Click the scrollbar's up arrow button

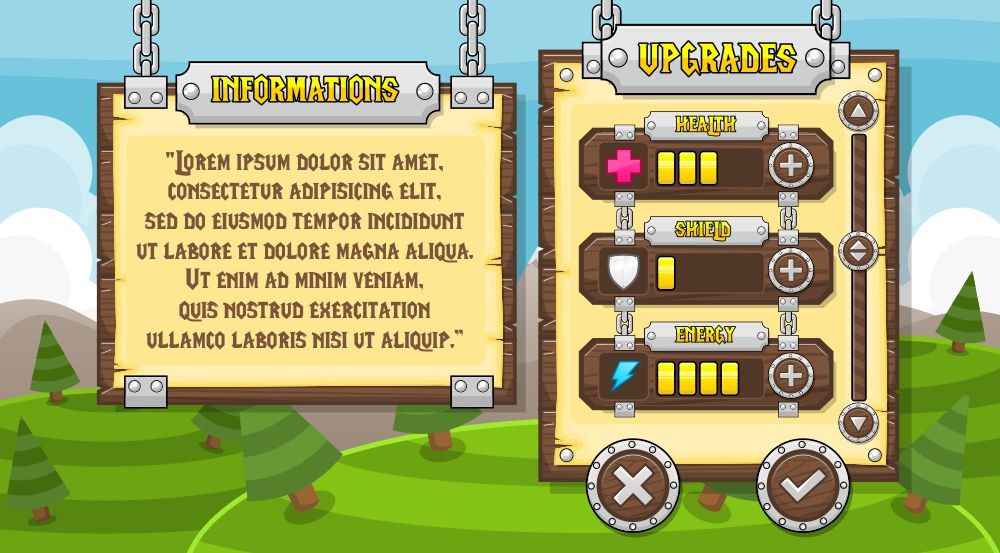click(x=858, y=109)
